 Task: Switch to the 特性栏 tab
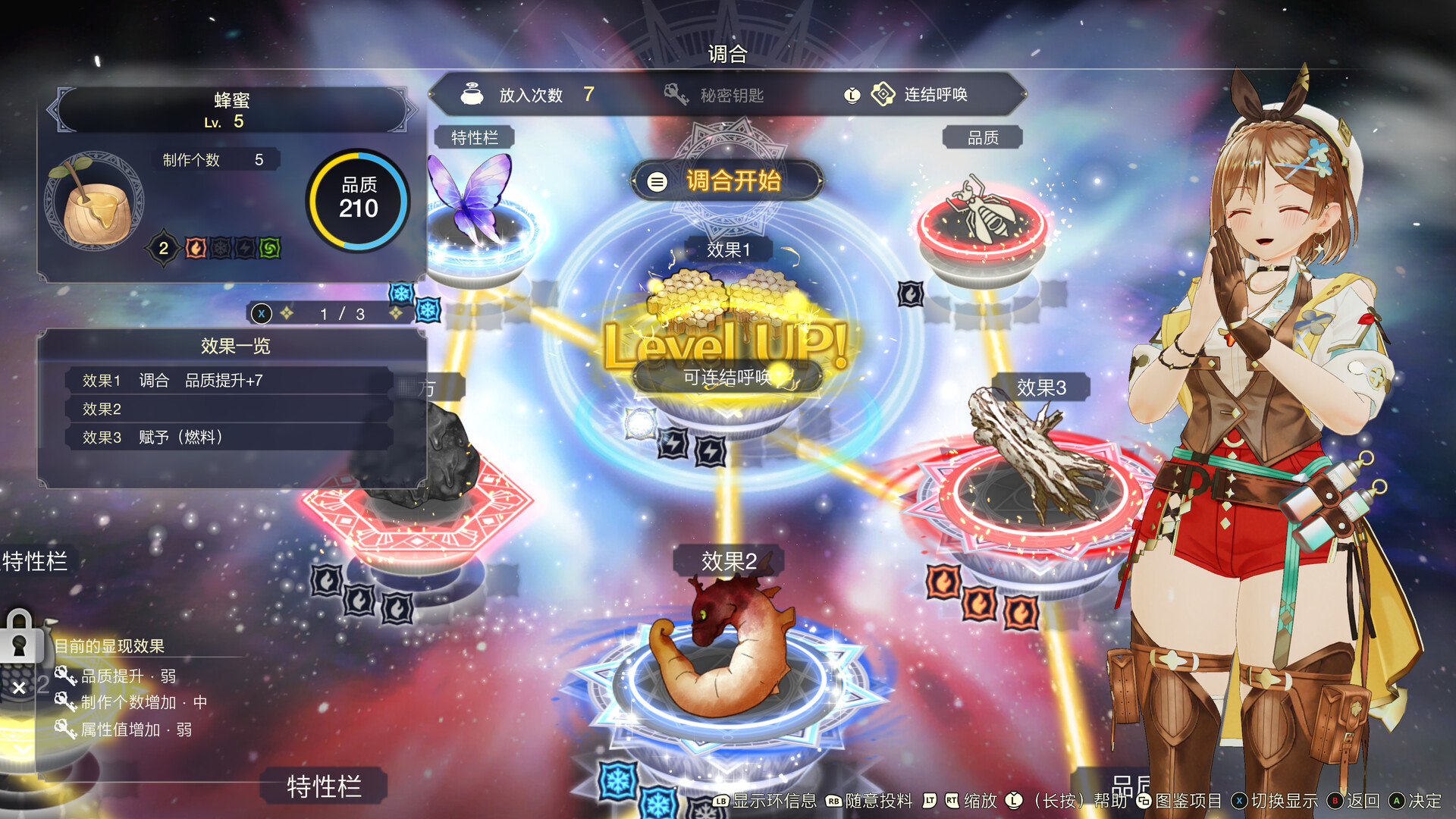[x=475, y=137]
